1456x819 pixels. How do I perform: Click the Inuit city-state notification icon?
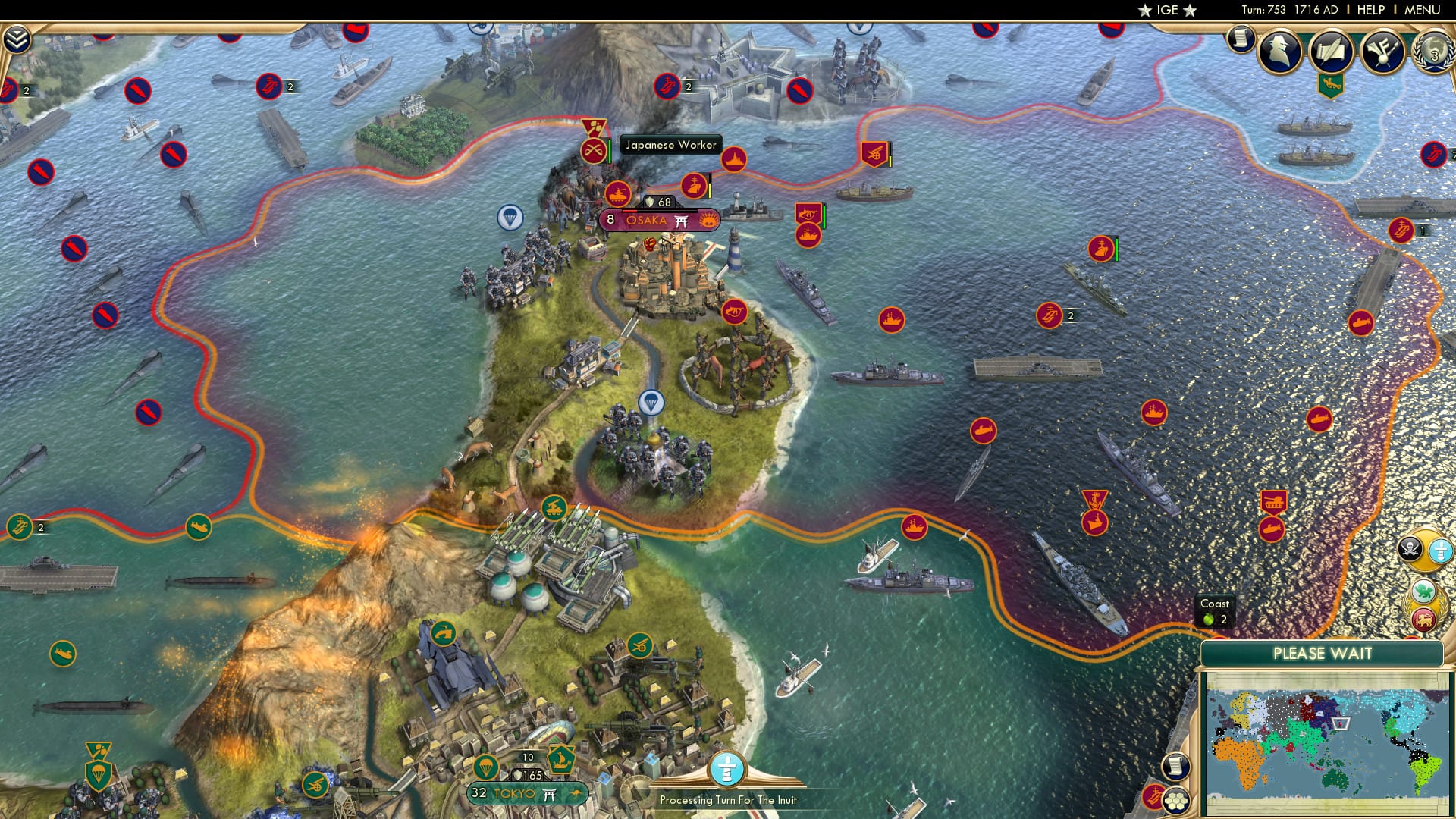[1440, 551]
